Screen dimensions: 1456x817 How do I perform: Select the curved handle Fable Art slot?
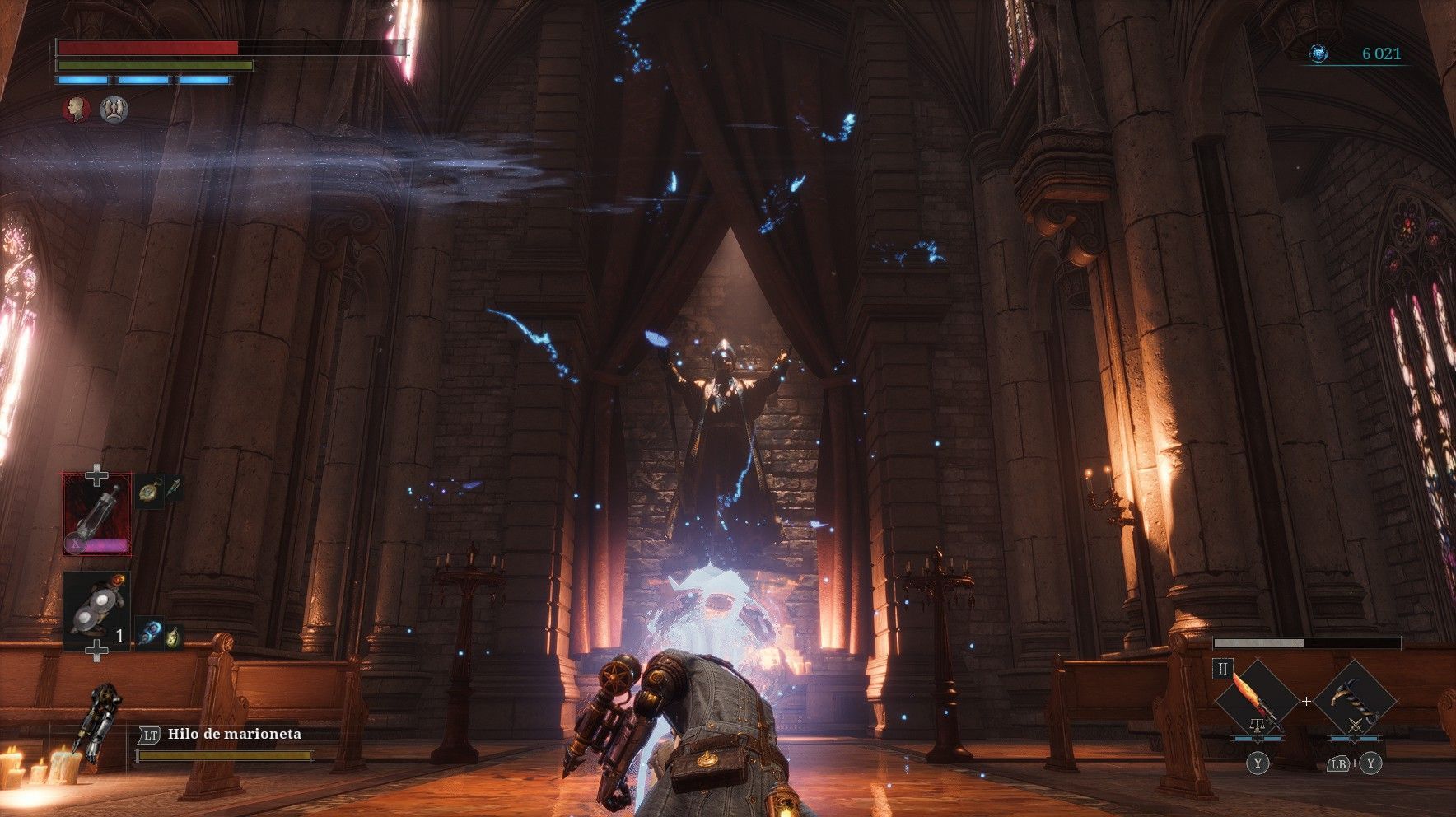[x=1355, y=701]
